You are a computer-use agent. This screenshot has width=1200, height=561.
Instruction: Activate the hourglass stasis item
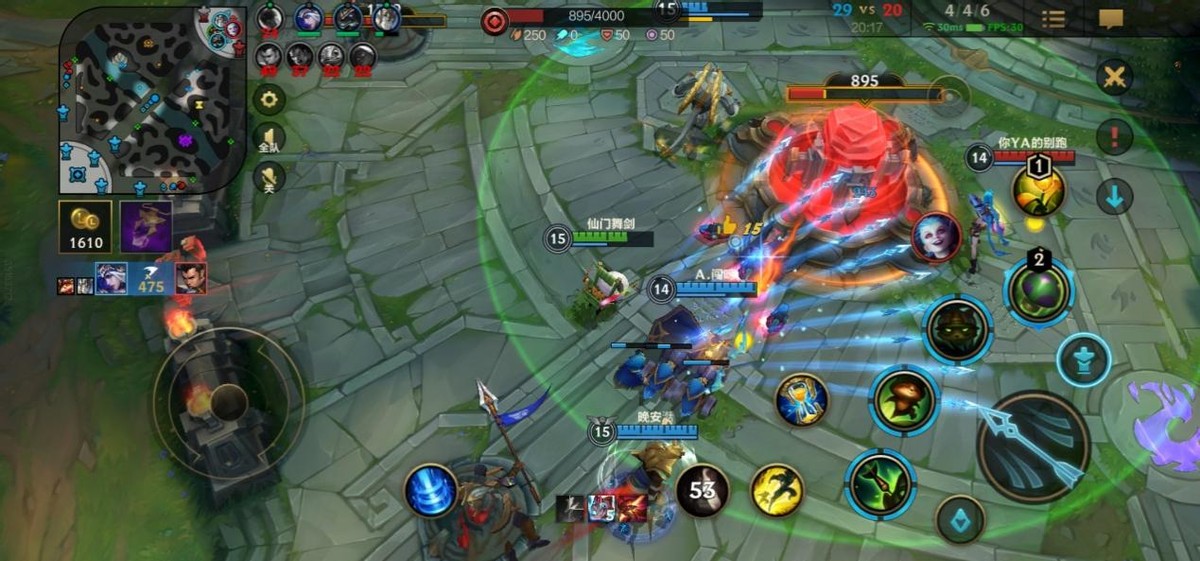pos(802,400)
